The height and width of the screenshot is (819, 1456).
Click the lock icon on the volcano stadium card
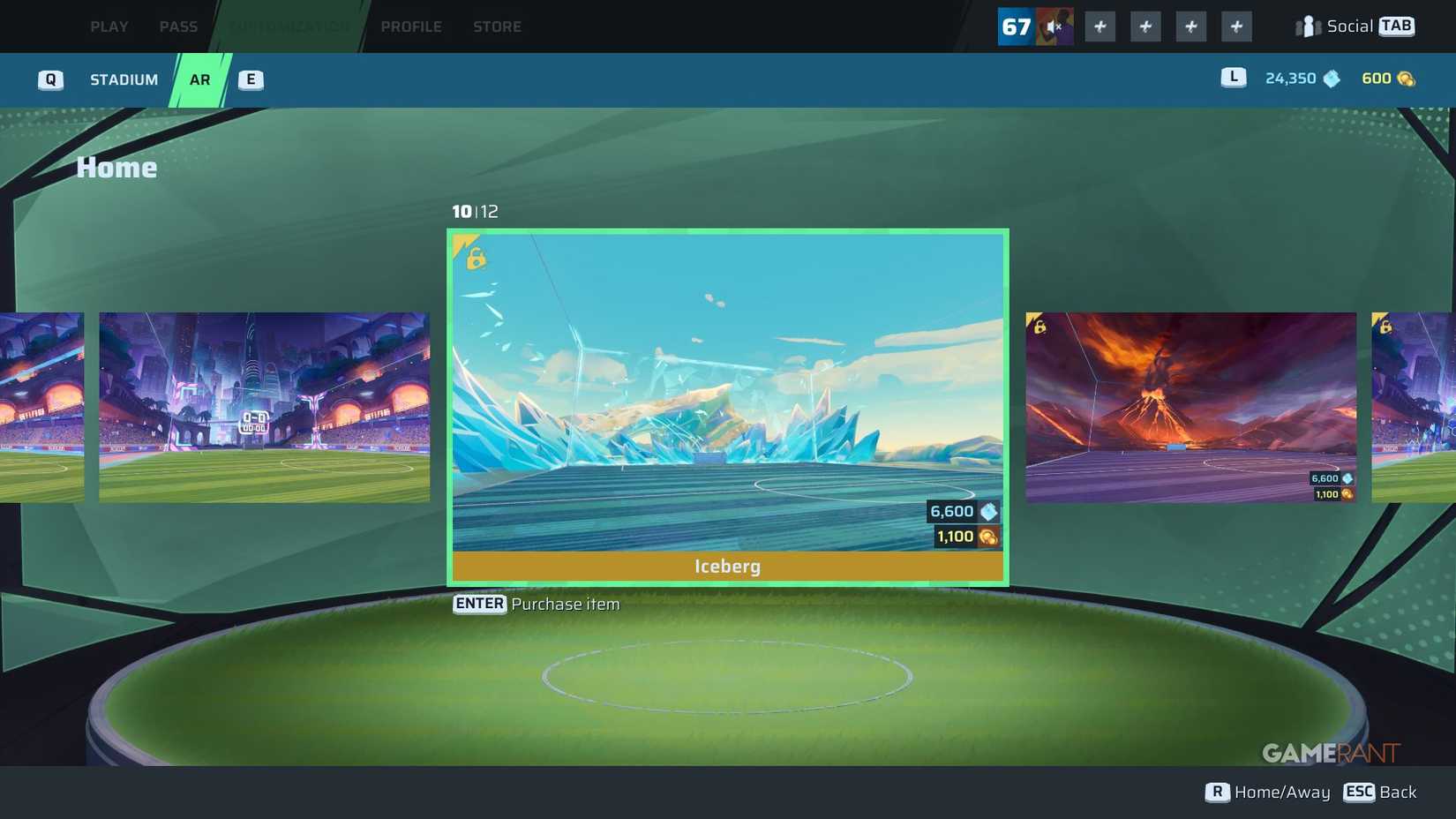pos(1039,327)
